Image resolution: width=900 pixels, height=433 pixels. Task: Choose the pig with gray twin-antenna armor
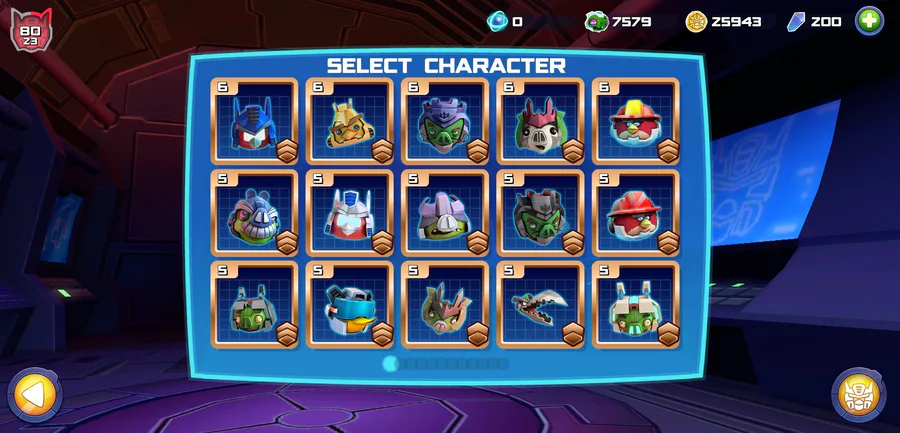tap(254, 305)
